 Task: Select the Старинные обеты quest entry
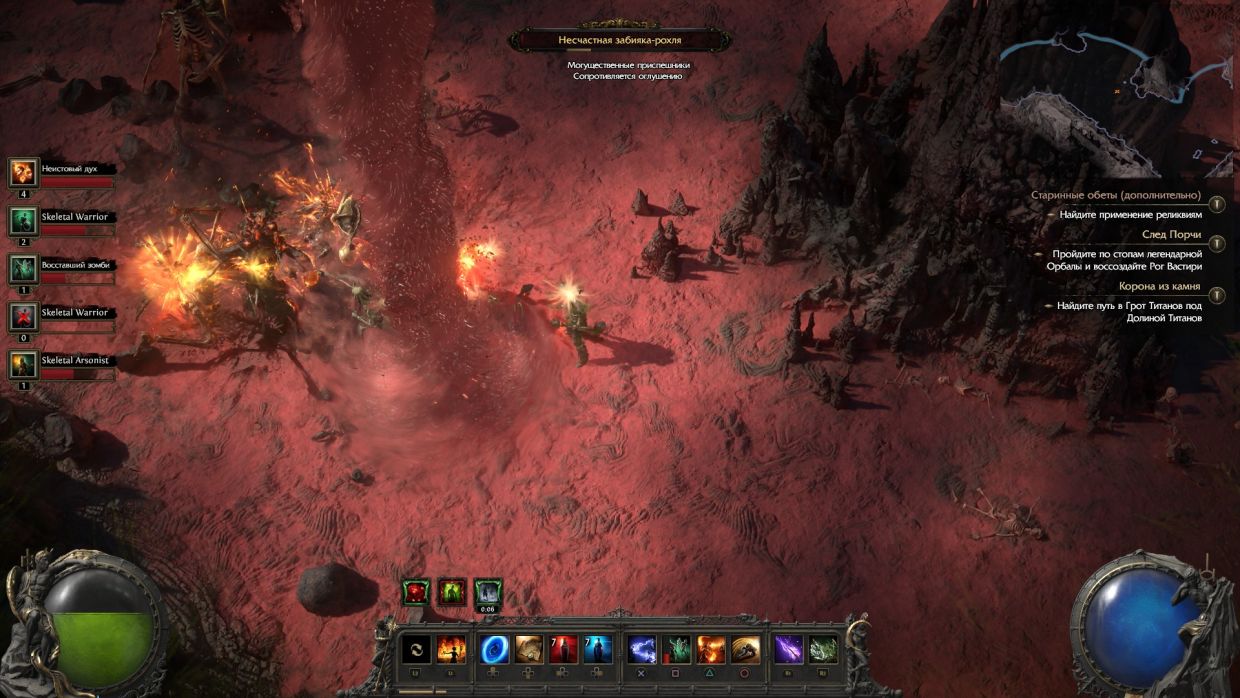click(x=1129, y=195)
